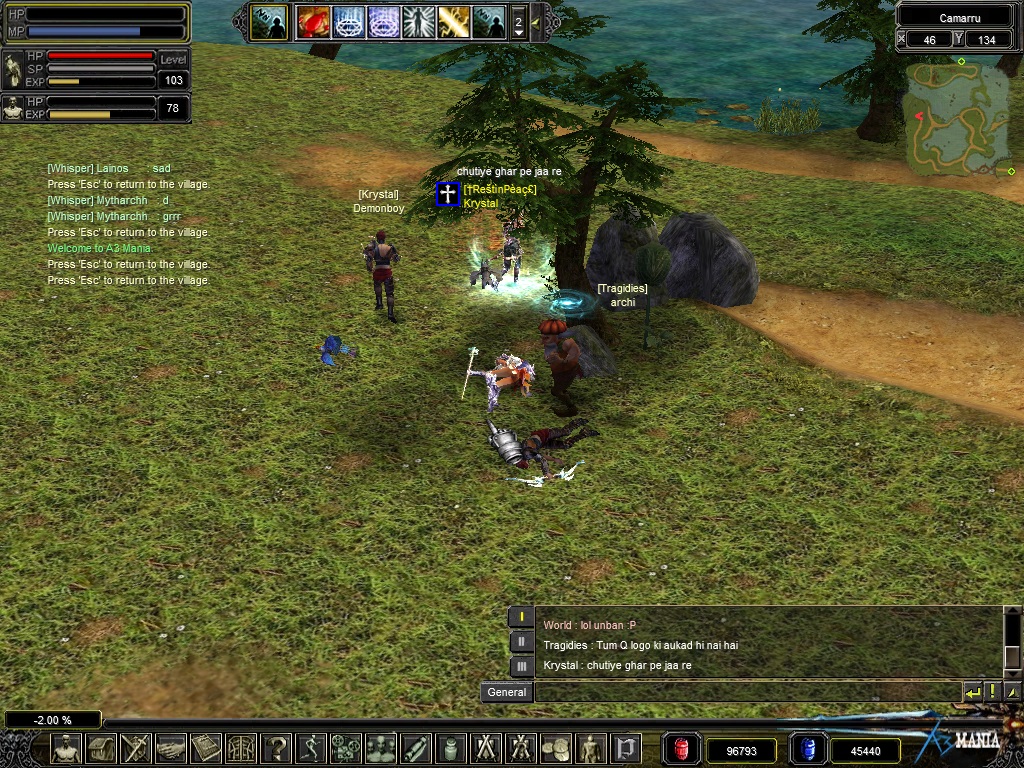Select chat tab I
Screen dimensions: 1024x768
point(521,618)
